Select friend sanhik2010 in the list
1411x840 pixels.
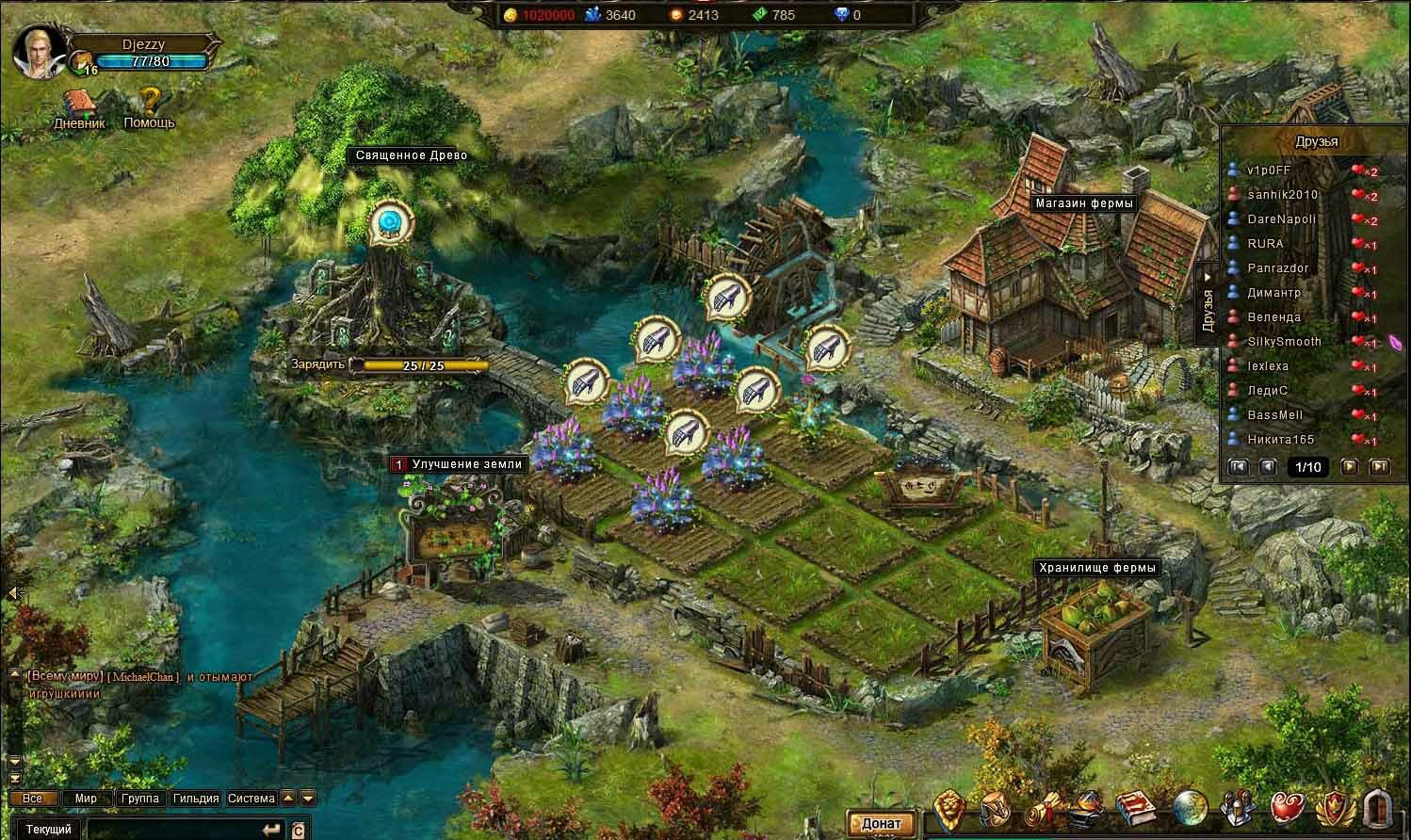point(1283,195)
